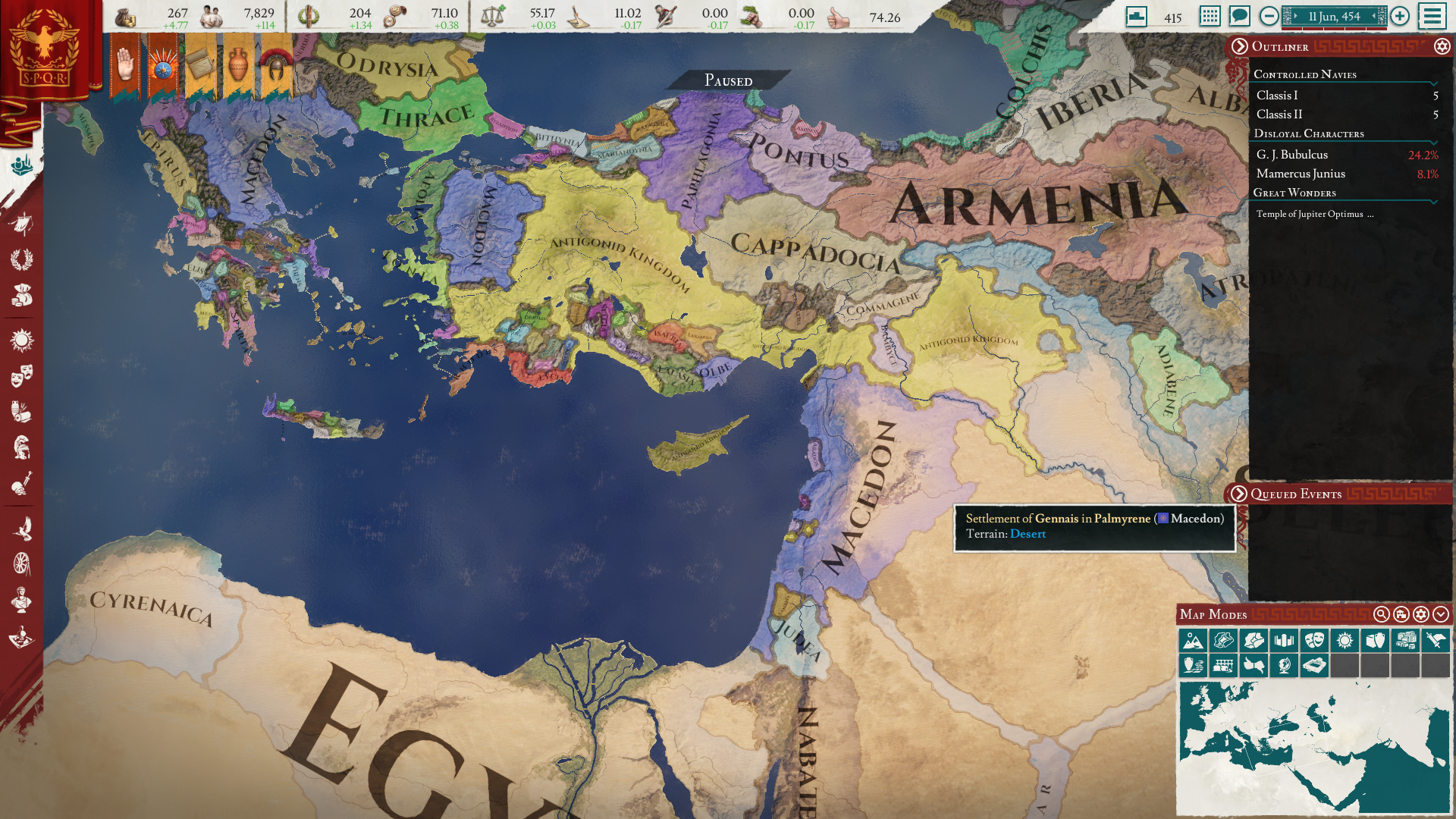Select the religion map mode sun icon
This screenshot has width=1456, height=819.
point(1345,641)
